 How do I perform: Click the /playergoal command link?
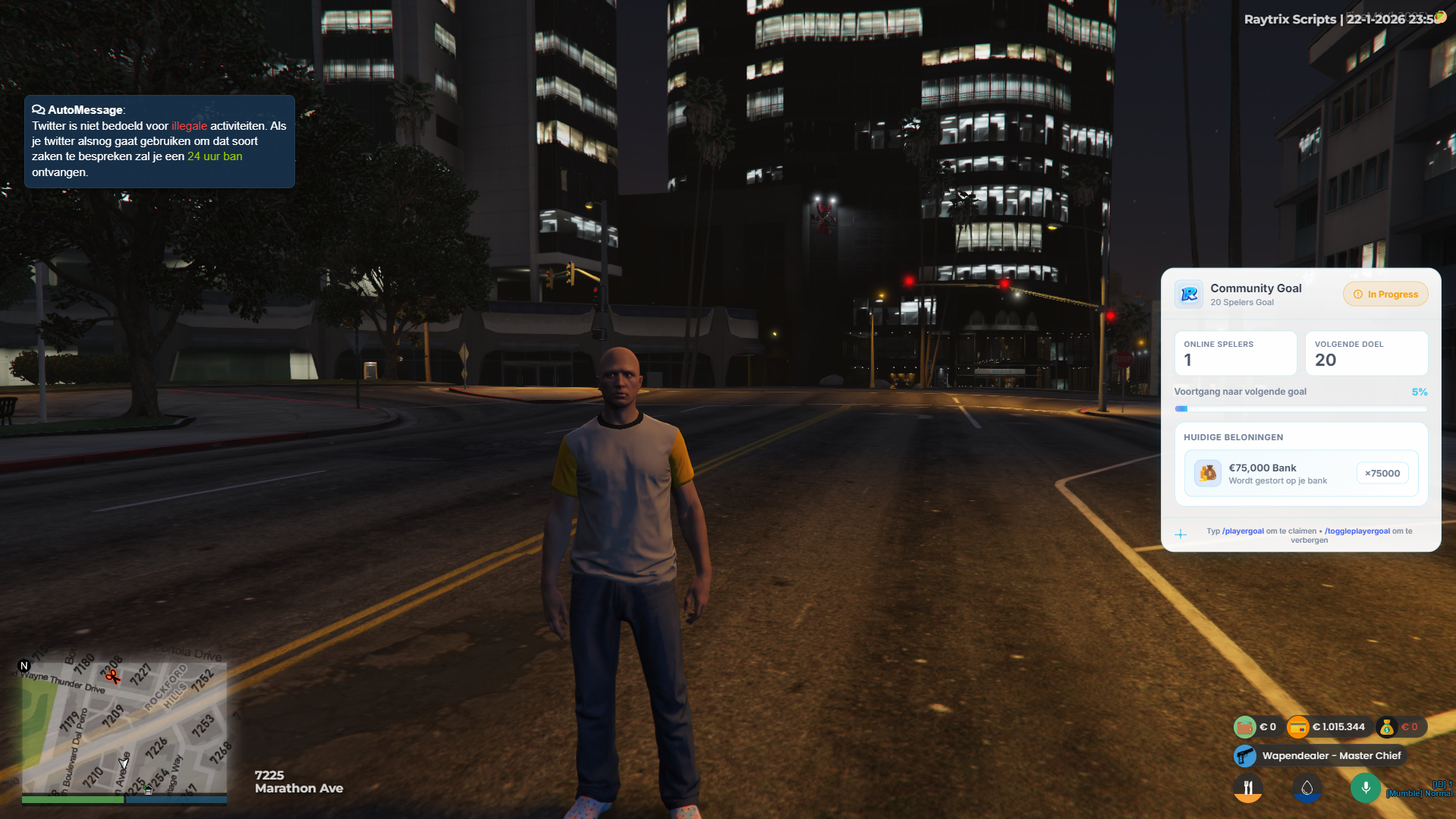pyautogui.click(x=1243, y=531)
